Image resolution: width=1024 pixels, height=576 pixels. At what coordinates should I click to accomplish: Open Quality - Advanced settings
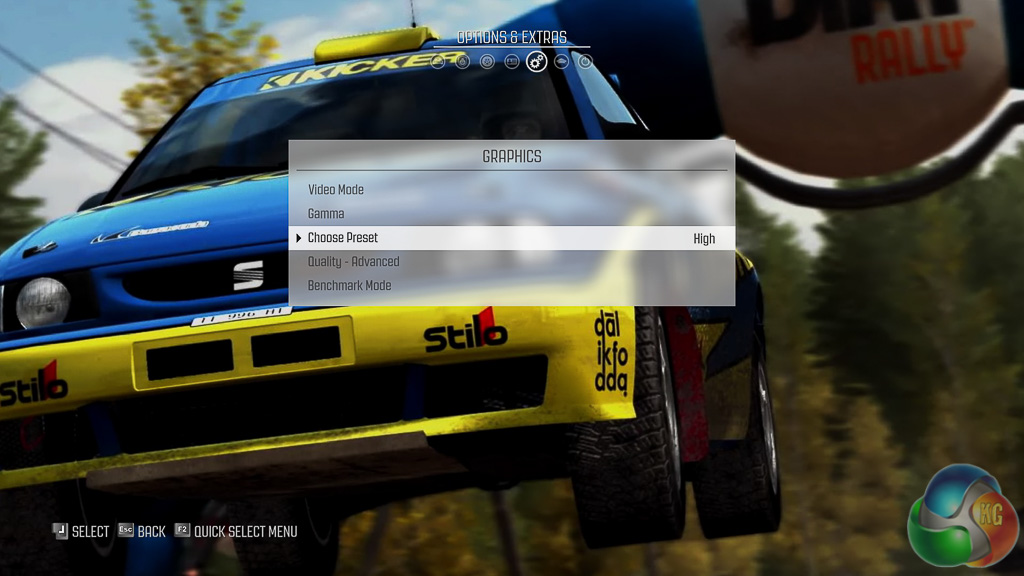(353, 262)
